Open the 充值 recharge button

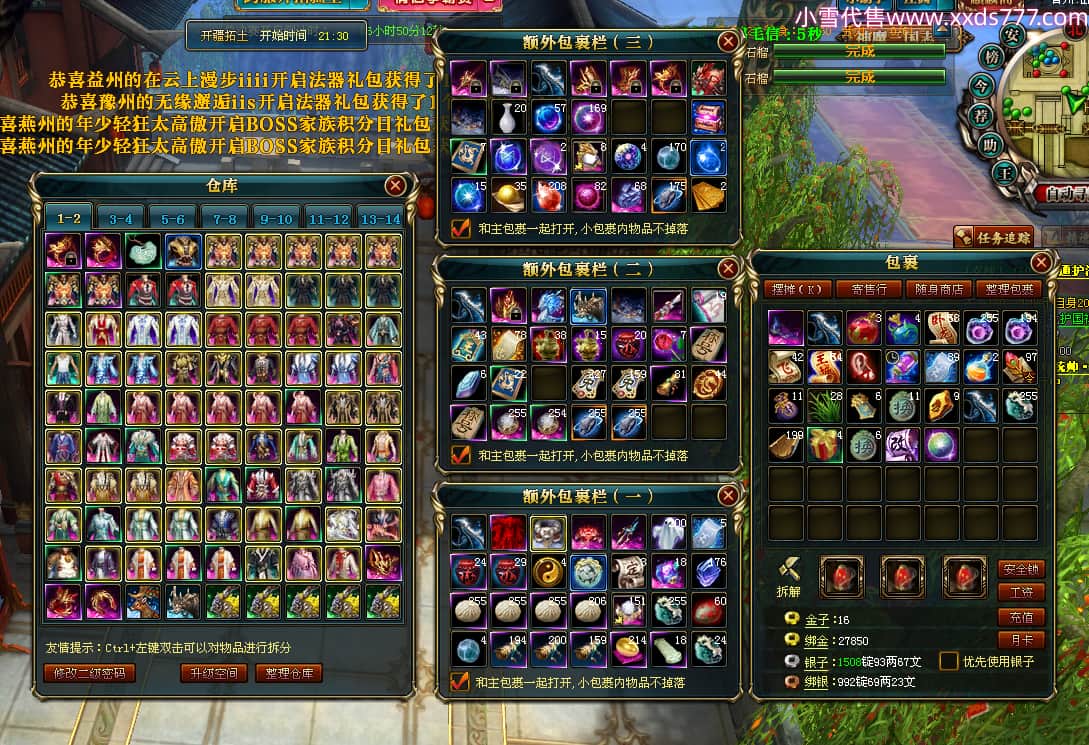pos(1021,616)
